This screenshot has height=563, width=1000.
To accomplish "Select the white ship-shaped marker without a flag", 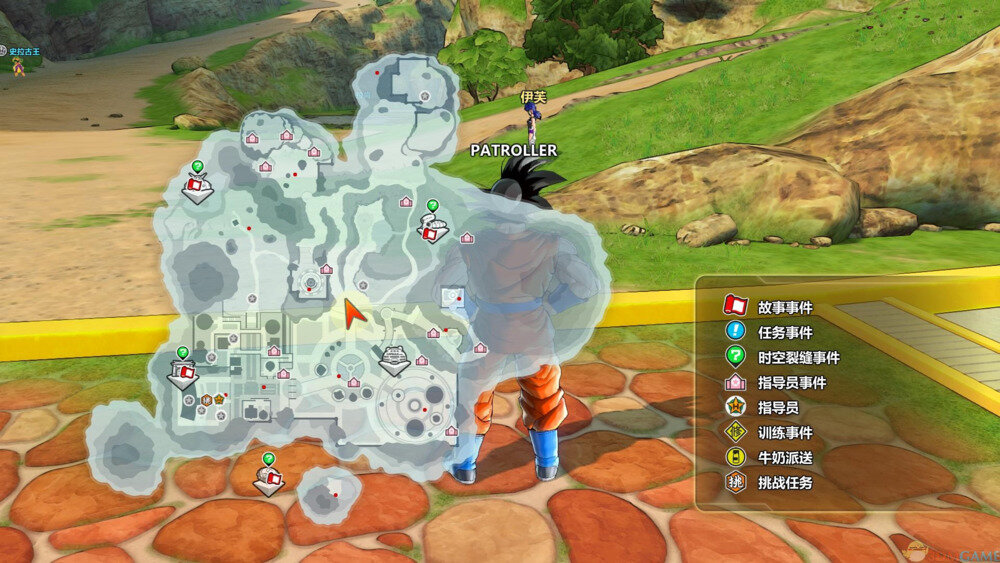I will (394, 358).
